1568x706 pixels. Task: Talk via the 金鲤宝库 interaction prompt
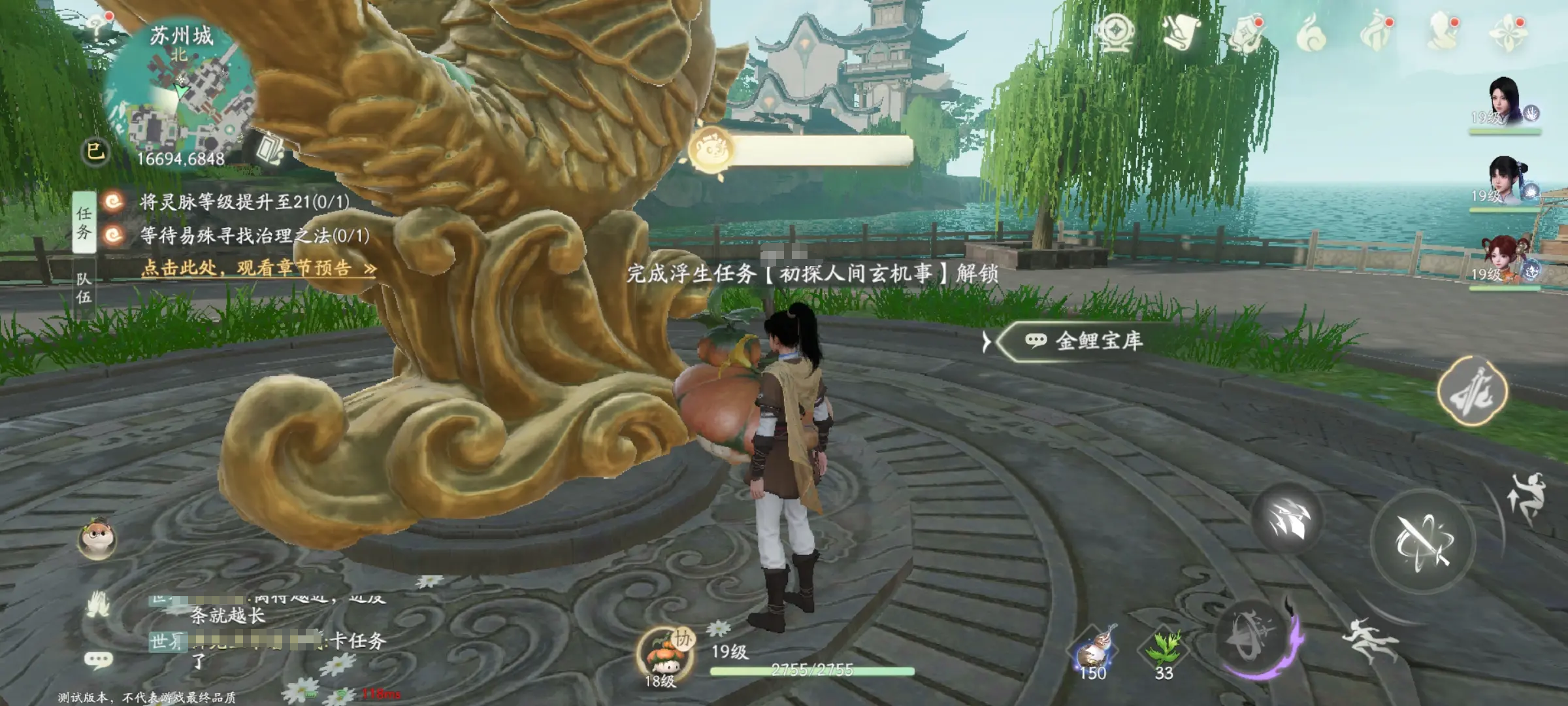[1085, 341]
